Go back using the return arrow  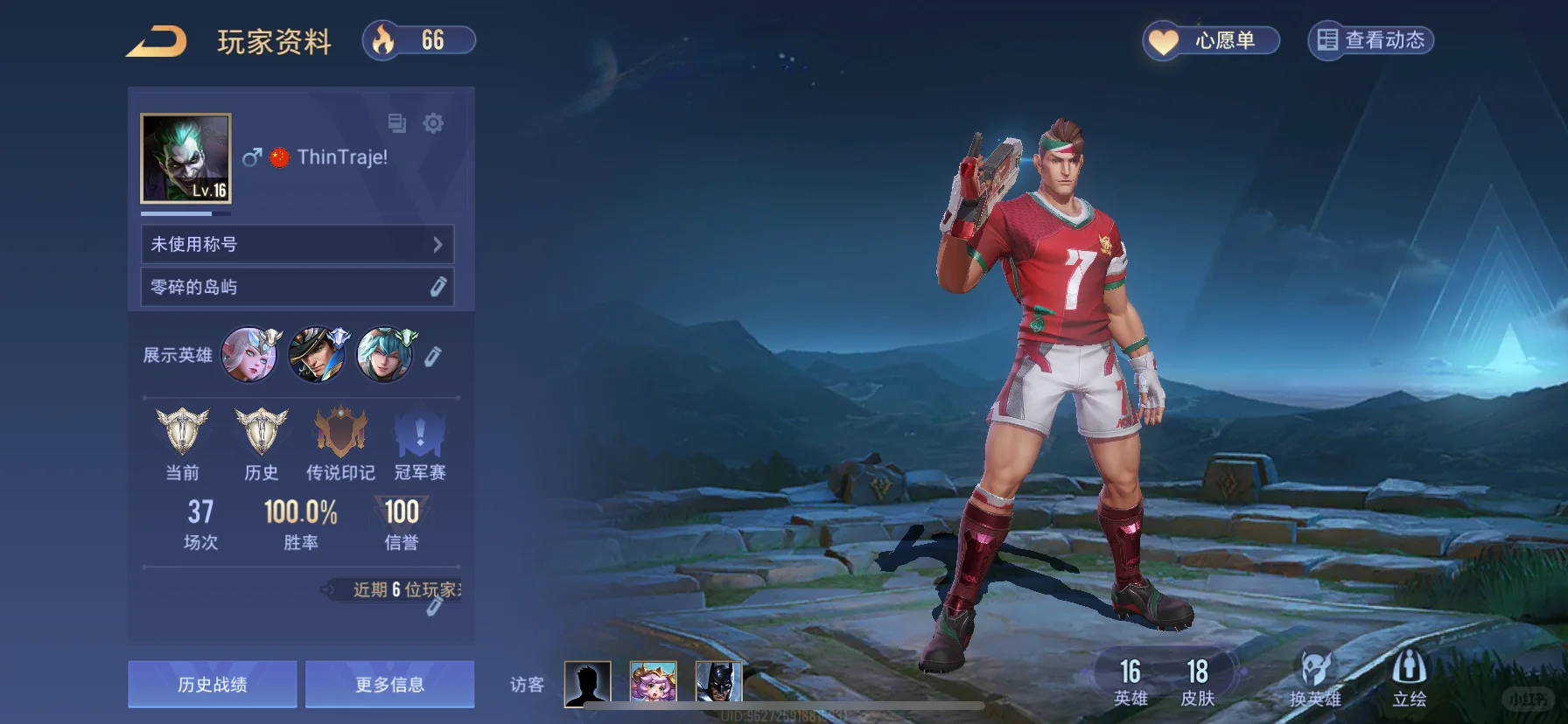coord(157,41)
